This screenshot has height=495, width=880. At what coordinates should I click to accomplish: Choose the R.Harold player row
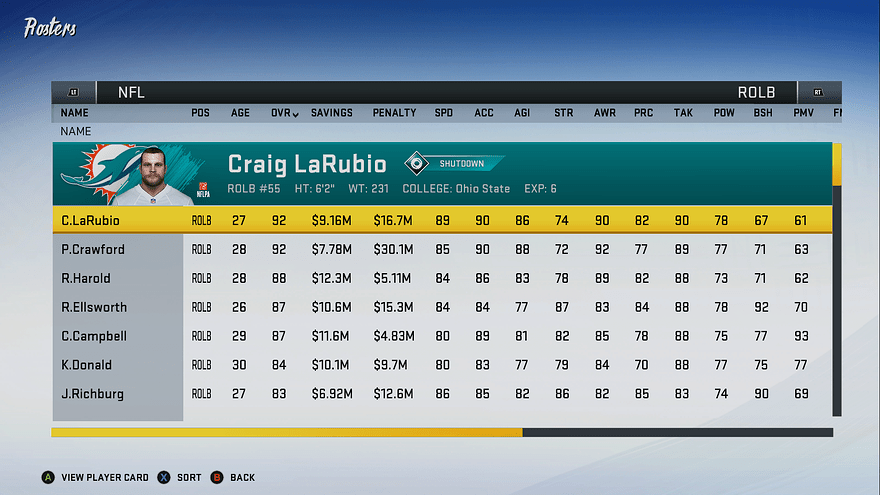tap(440, 278)
